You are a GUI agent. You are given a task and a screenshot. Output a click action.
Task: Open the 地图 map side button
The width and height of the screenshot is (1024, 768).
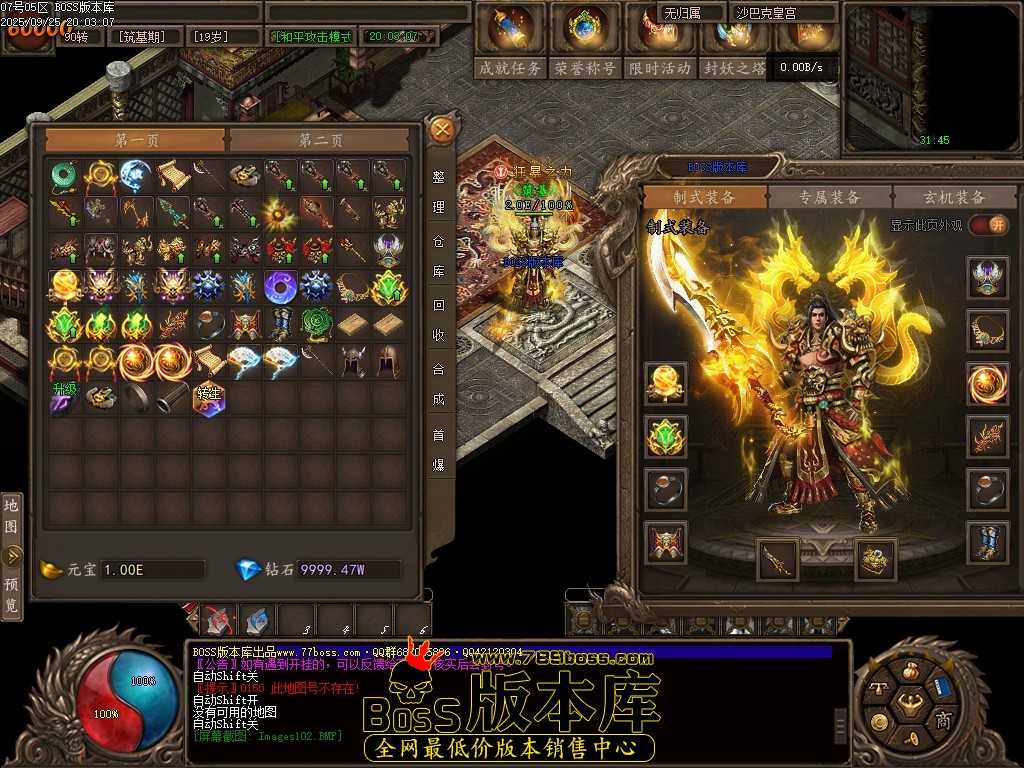[x=11, y=514]
